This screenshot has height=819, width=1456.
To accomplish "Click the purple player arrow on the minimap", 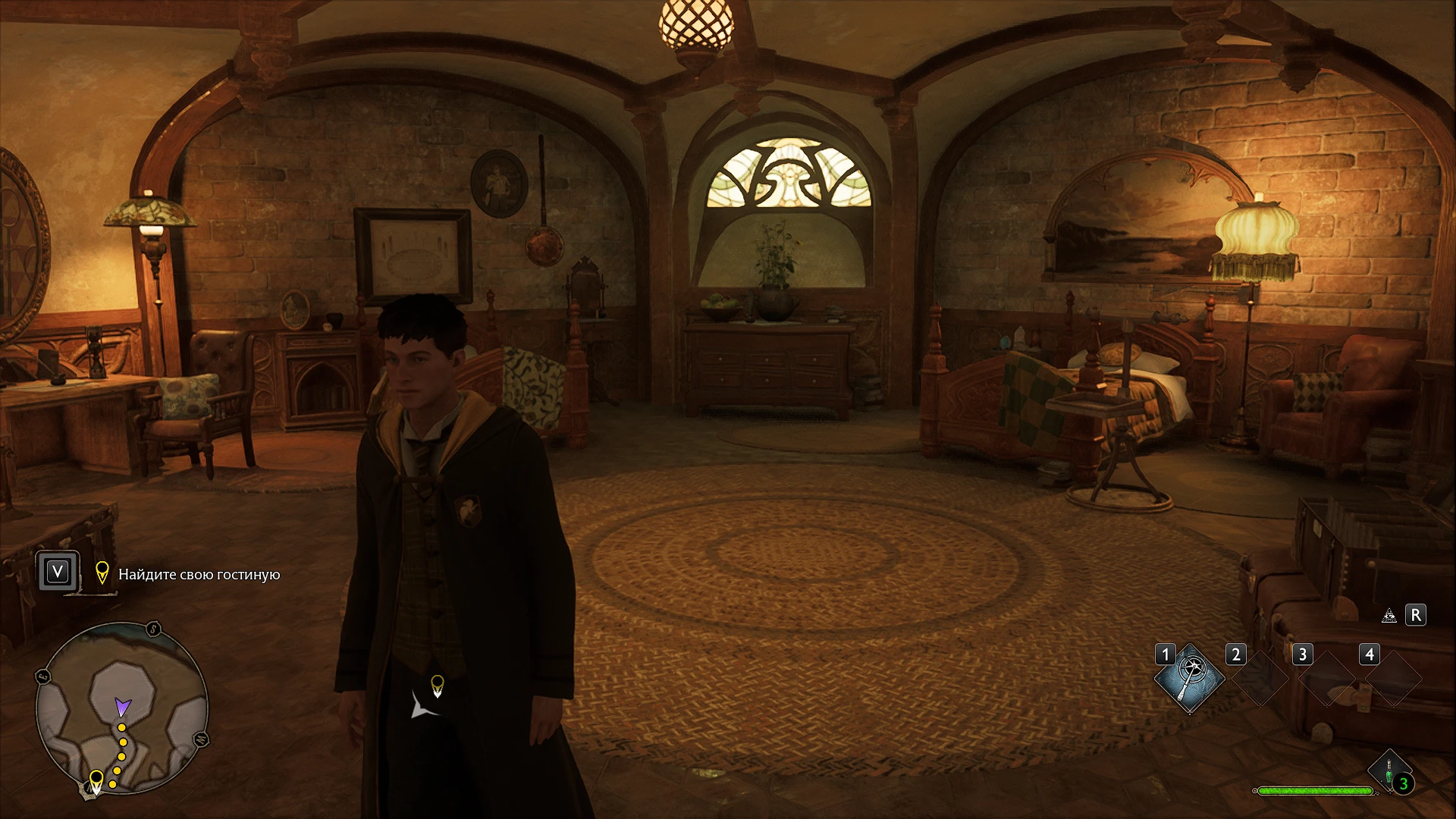I will [123, 707].
